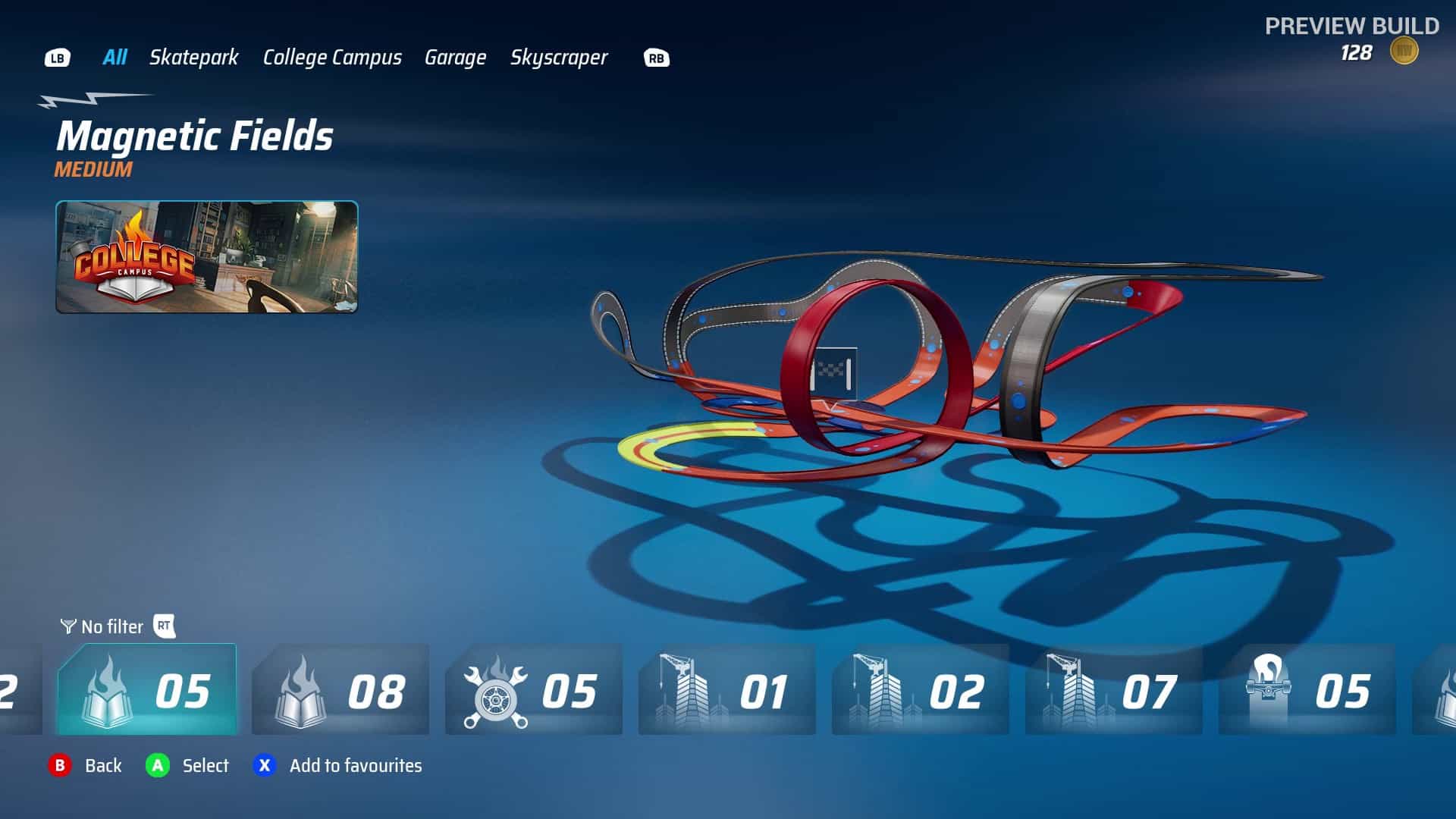The width and height of the screenshot is (1456, 819).
Task: Switch to the Skatepark tab
Action: [194, 57]
